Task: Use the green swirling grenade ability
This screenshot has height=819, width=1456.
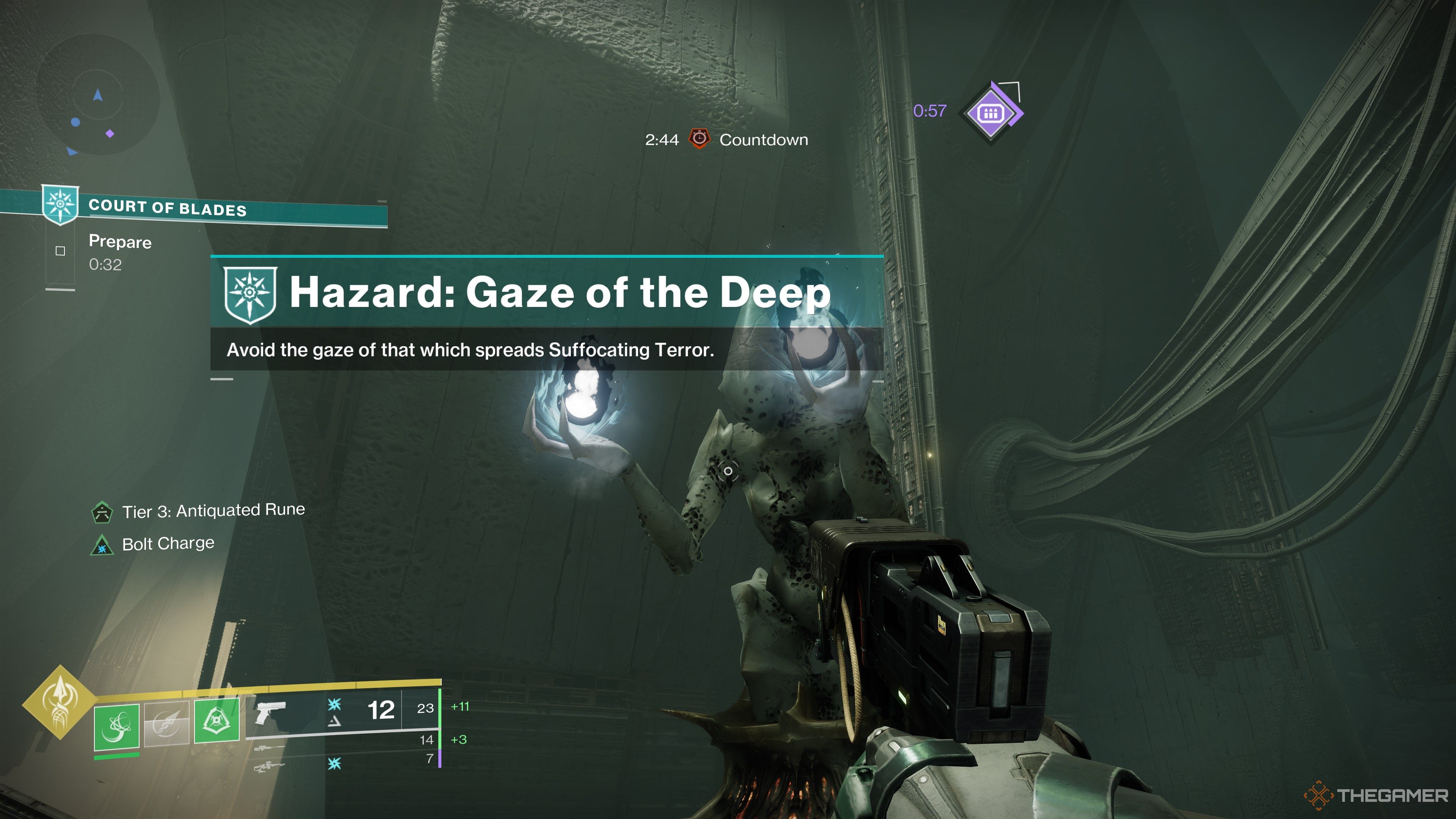Action: [117, 727]
